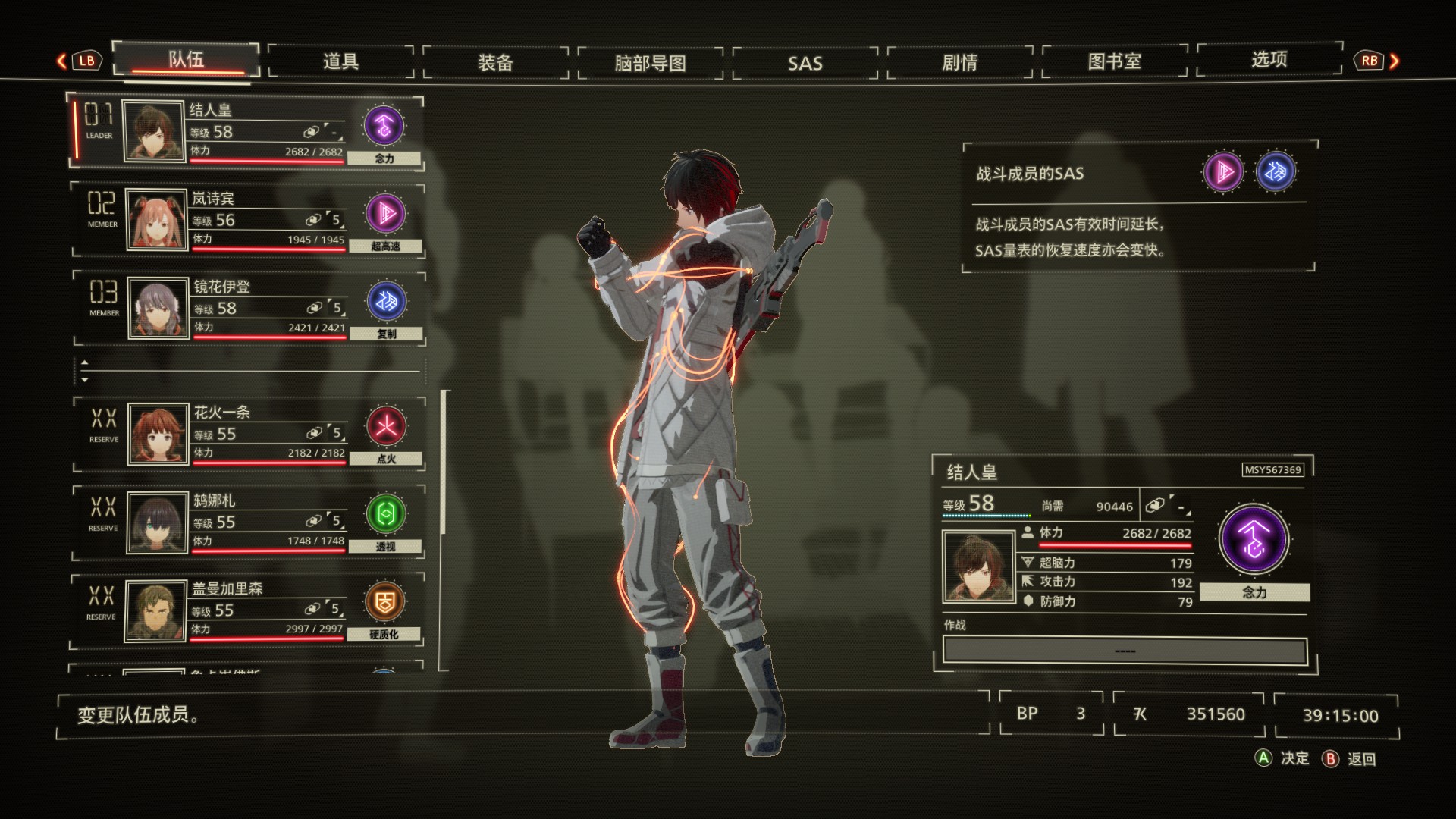The image size is (1456, 819).
Task: Select the 脑部导图 tab
Action: point(650,63)
